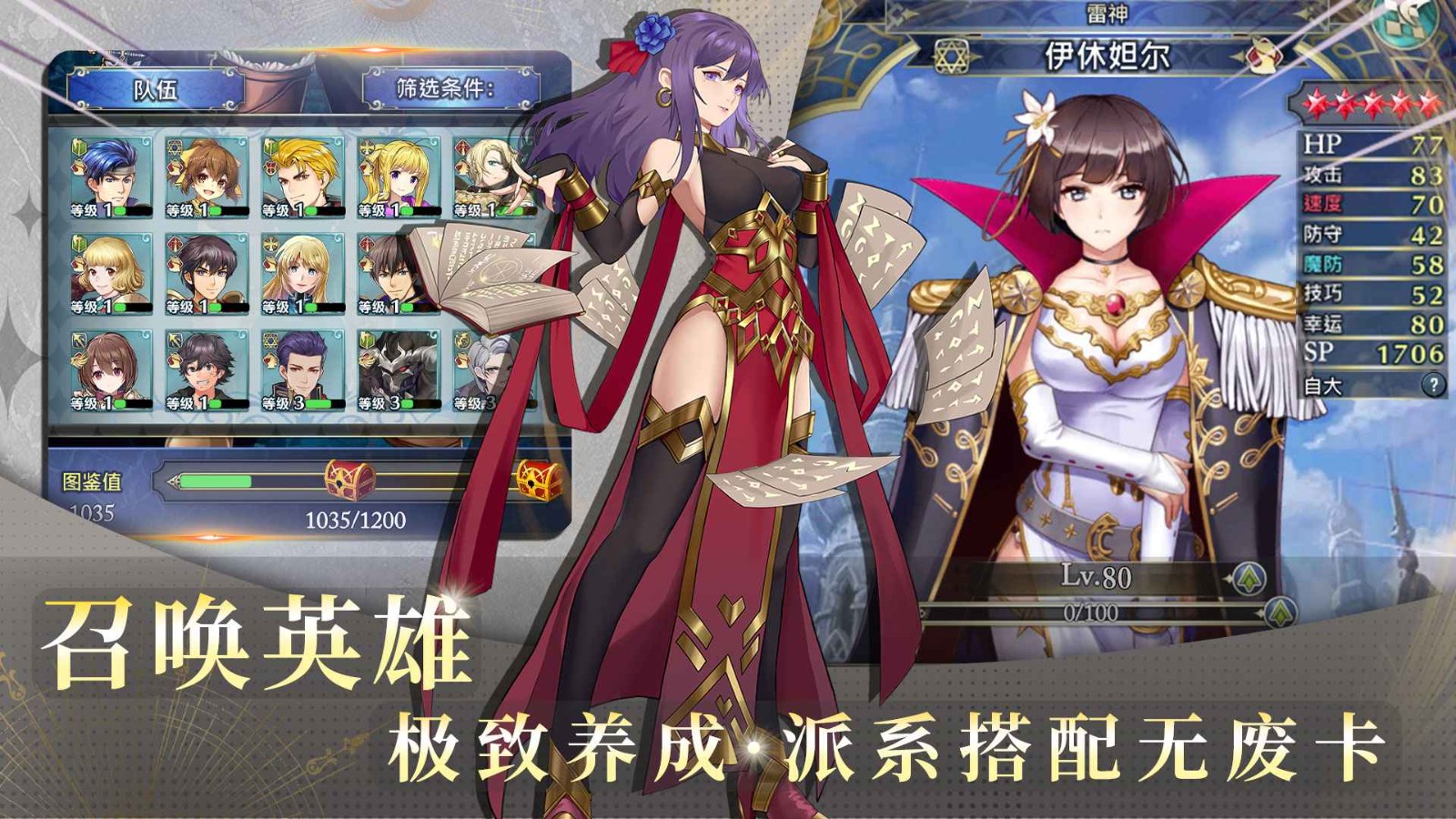The width and height of the screenshot is (1456, 819).
Task: Select the level 3 dark dragon portrait
Action: [399, 369]
